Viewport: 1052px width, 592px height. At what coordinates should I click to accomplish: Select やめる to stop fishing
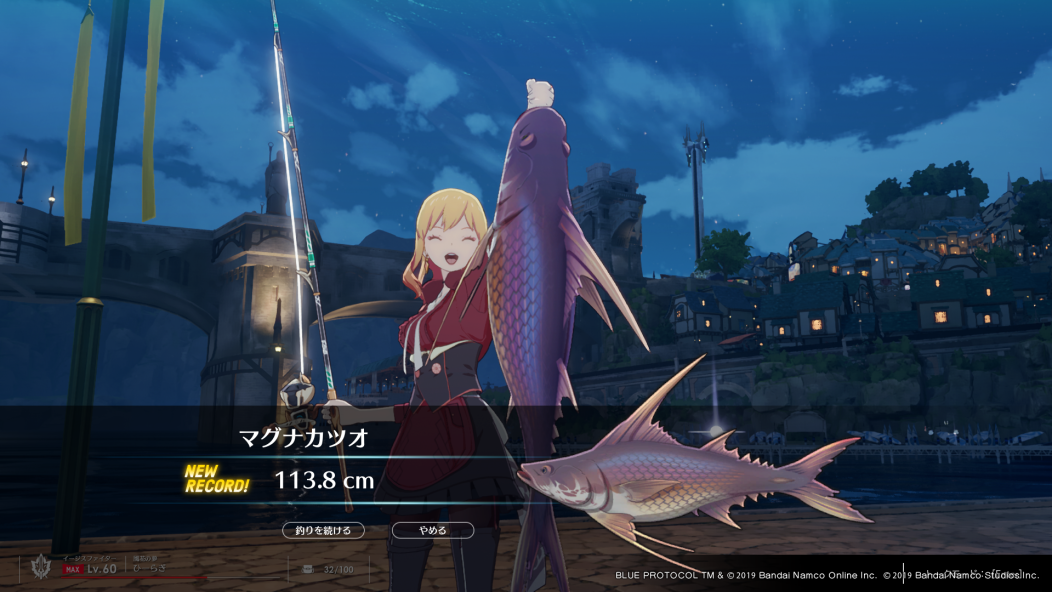tap(432, 531)
